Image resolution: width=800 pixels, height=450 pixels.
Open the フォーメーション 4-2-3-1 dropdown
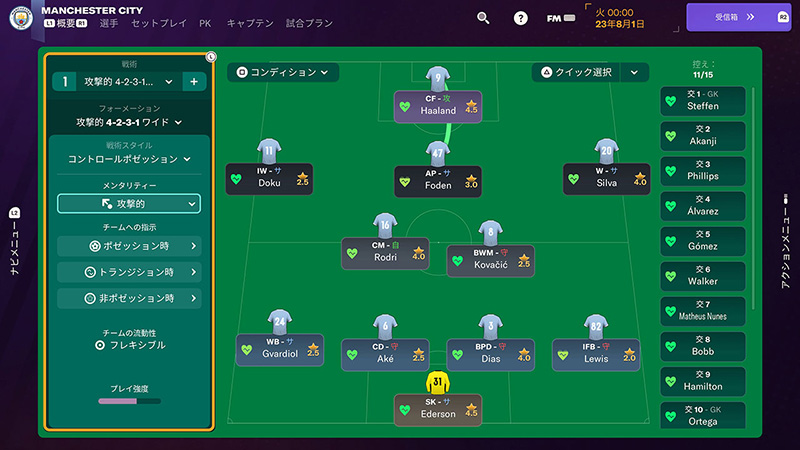click(129, 122)
